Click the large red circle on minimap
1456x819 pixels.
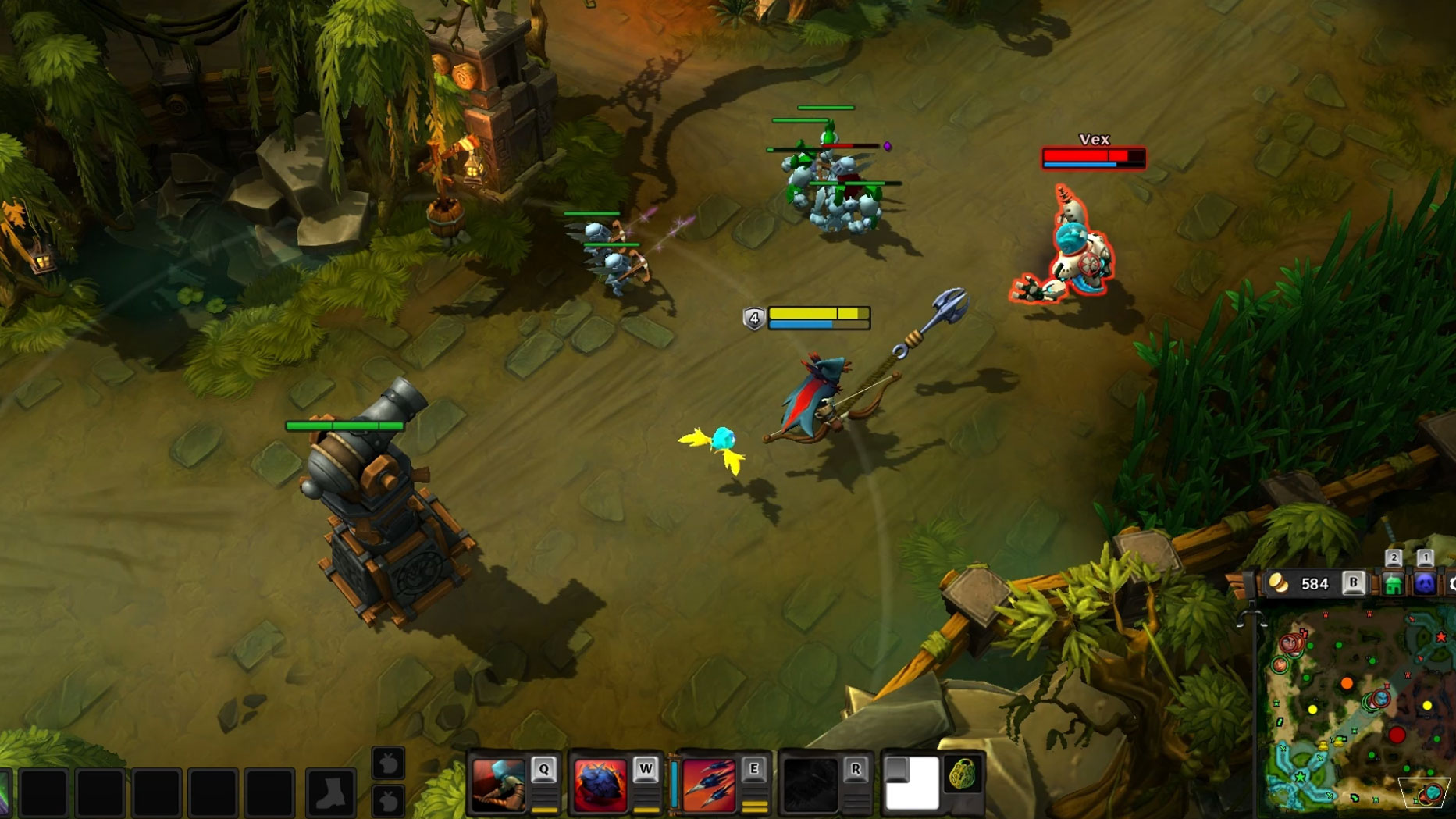[1397, 735]
